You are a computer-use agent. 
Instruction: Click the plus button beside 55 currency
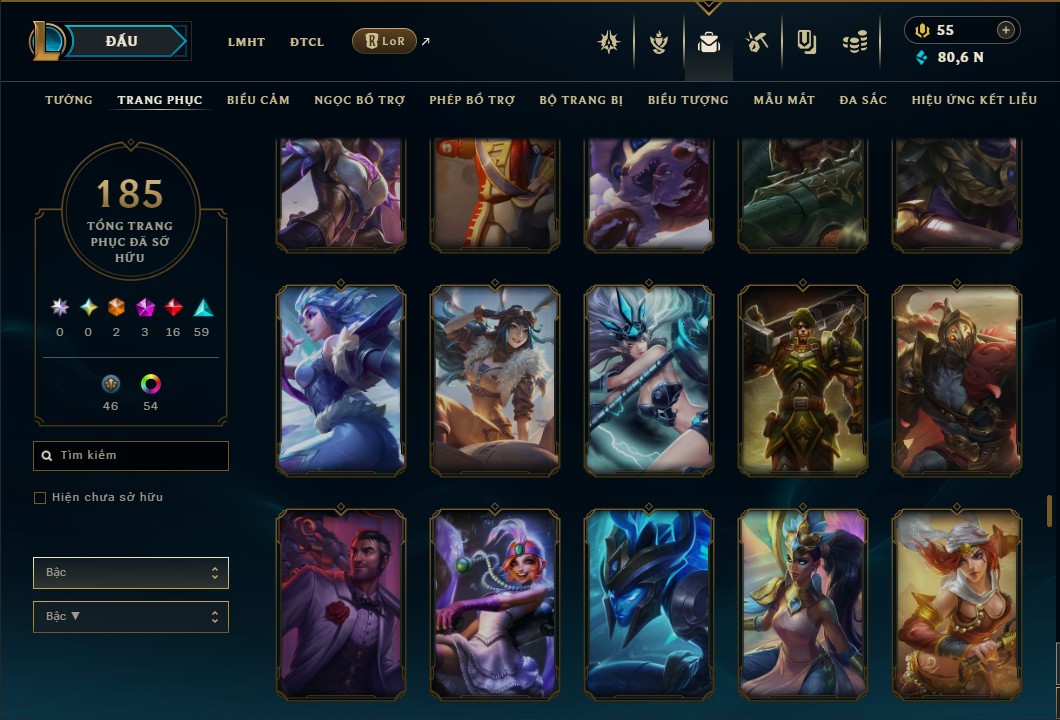pyautogui.click(x=1006, y=31)
